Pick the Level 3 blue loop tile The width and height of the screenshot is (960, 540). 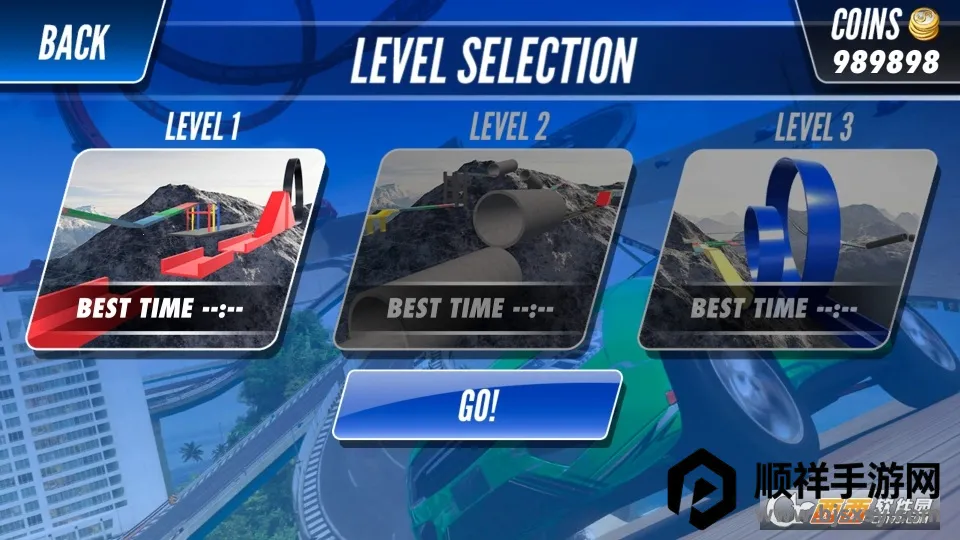tap(790, 248)
